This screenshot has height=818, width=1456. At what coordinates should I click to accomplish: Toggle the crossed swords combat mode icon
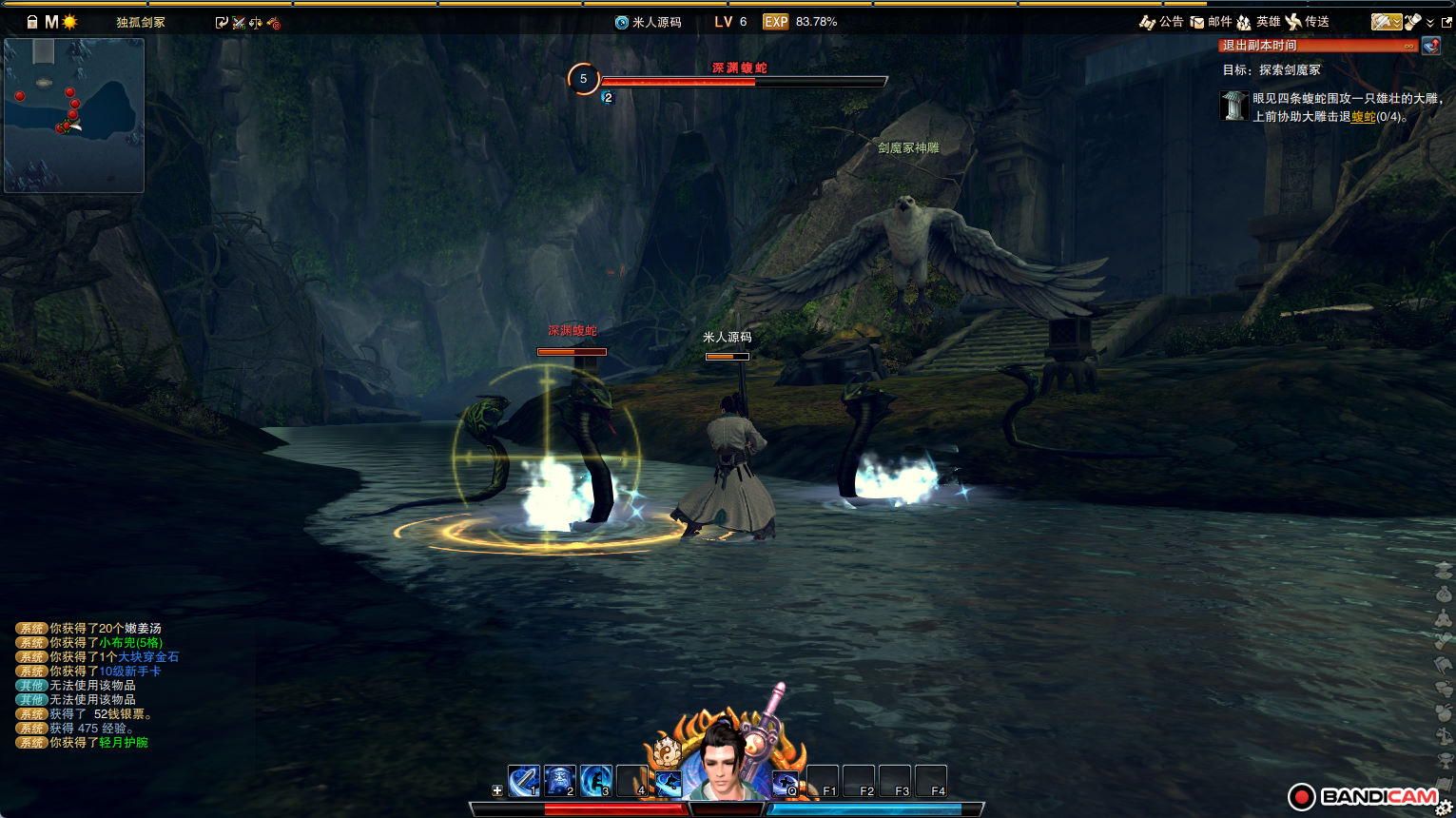tap(239, 23)
